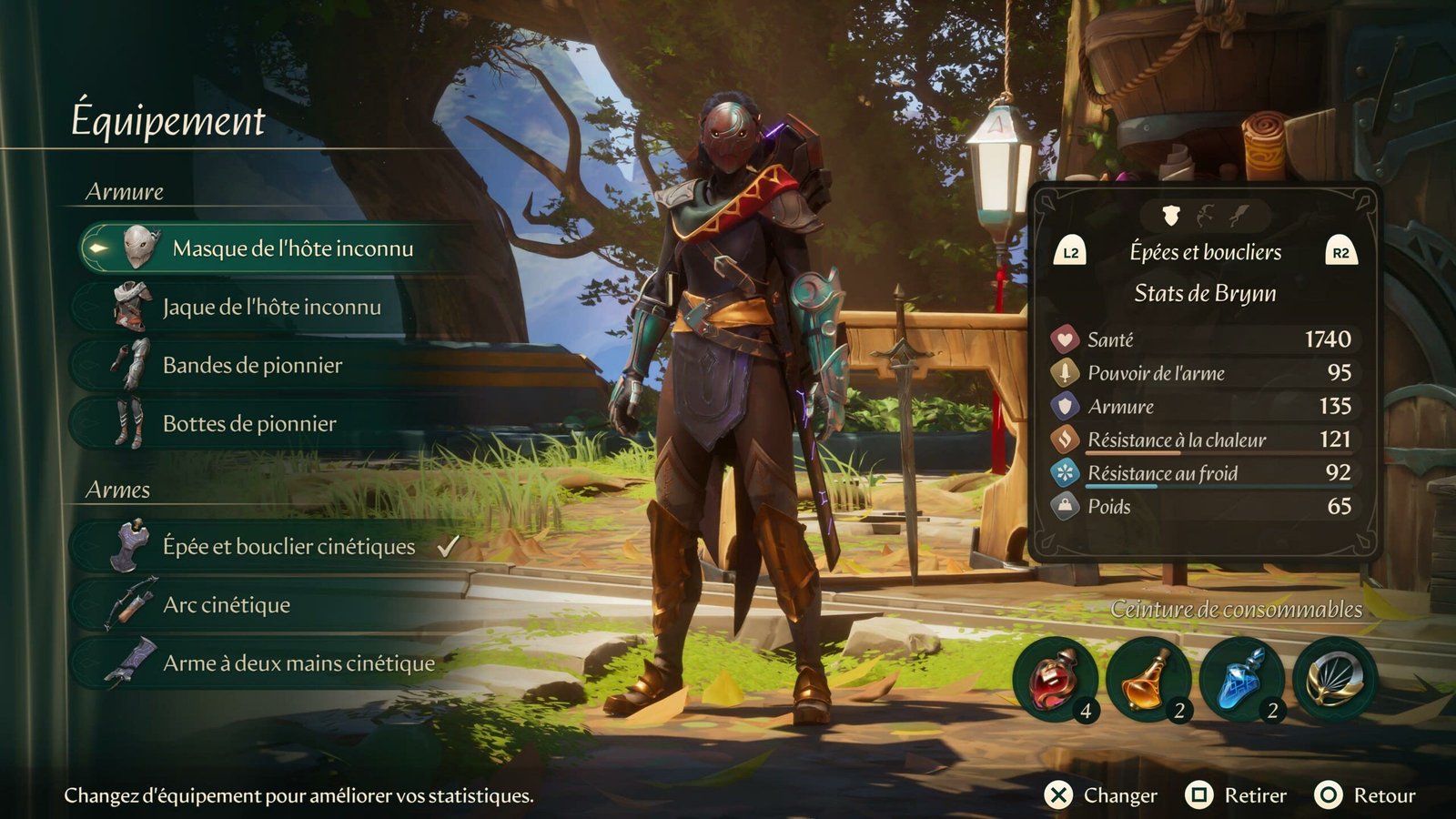The image size is (1456, 819).
Task: Choose the Arc cinétique weapon slot
Action: click(227, 605)
